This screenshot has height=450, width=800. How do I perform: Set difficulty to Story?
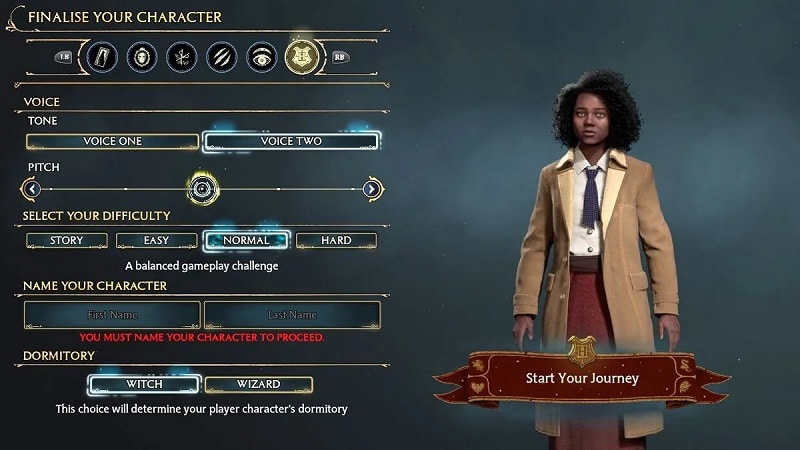66,241
